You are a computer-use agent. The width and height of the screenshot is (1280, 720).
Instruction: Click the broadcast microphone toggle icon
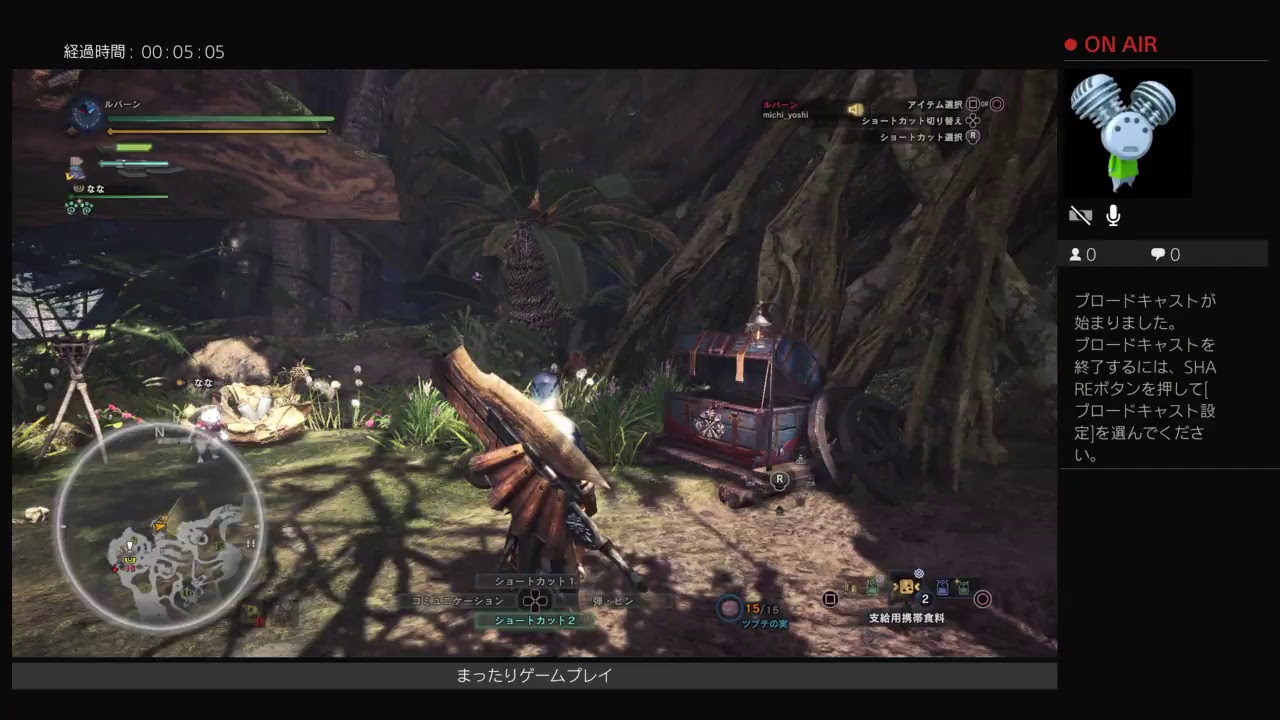pos(1113,215)
